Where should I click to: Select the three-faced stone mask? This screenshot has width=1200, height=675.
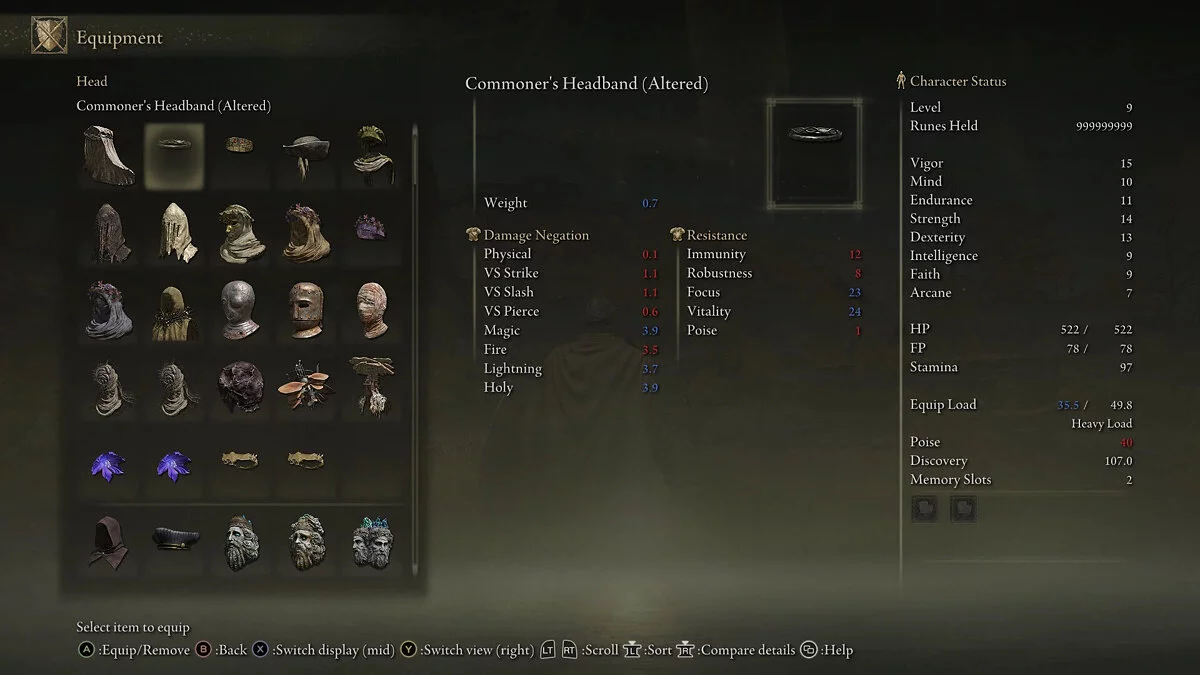[x=372, y=541]
